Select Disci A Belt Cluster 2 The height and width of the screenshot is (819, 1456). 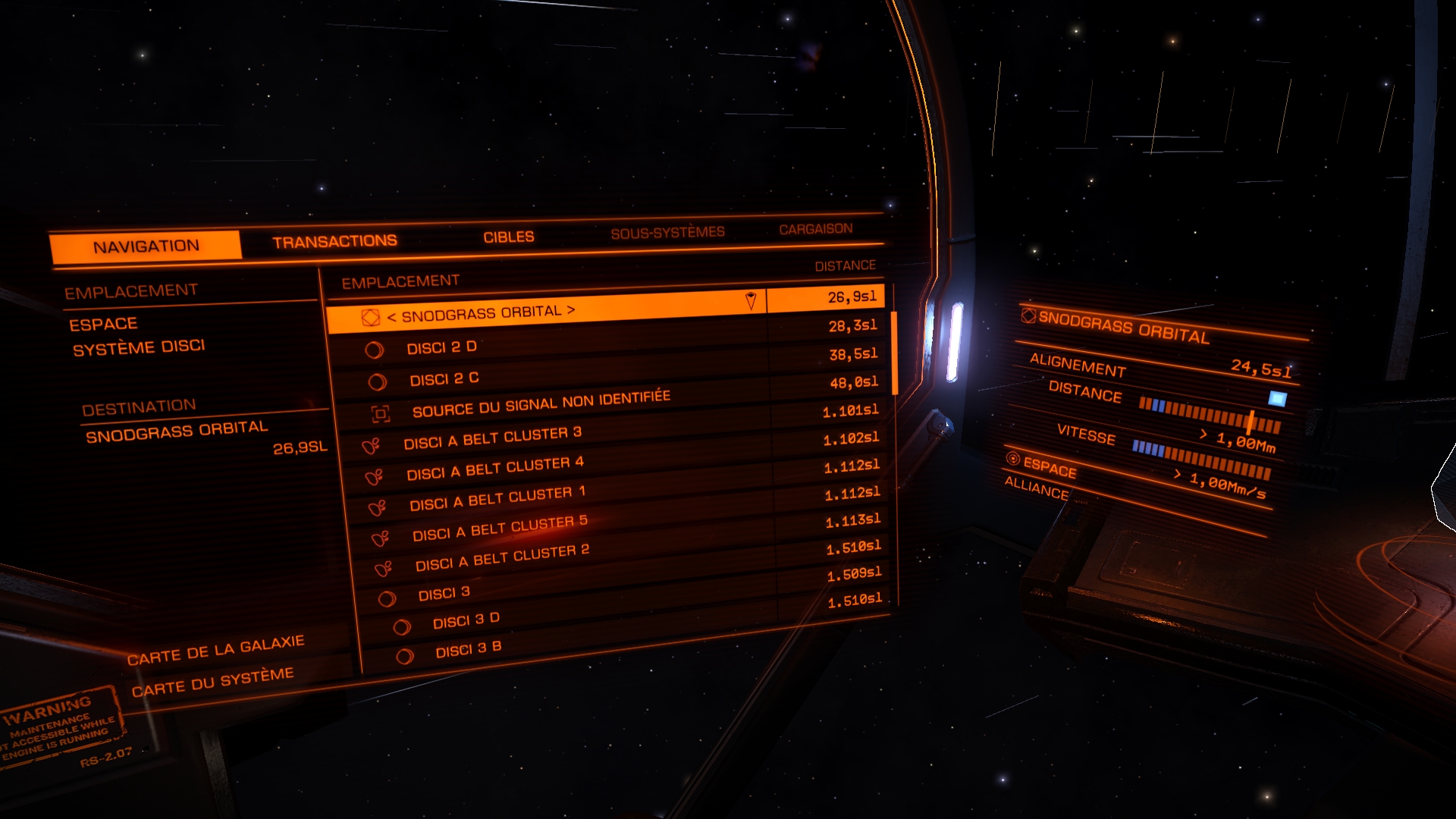point(502,557)
